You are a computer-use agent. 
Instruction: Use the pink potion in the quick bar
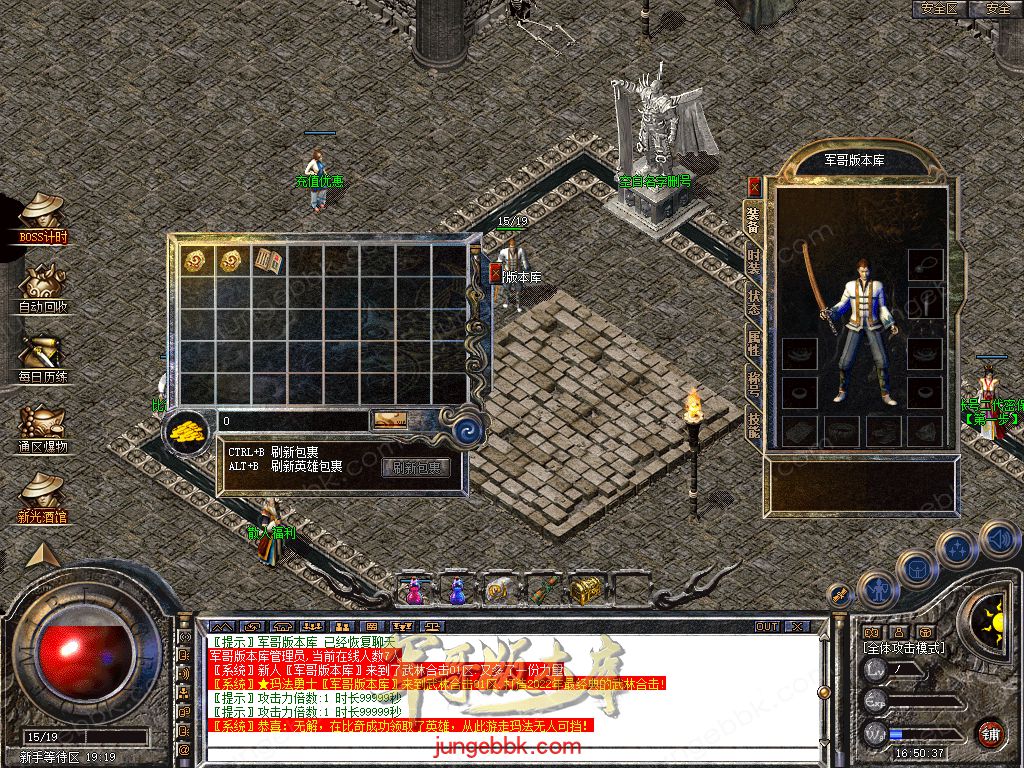pos(414,591)
